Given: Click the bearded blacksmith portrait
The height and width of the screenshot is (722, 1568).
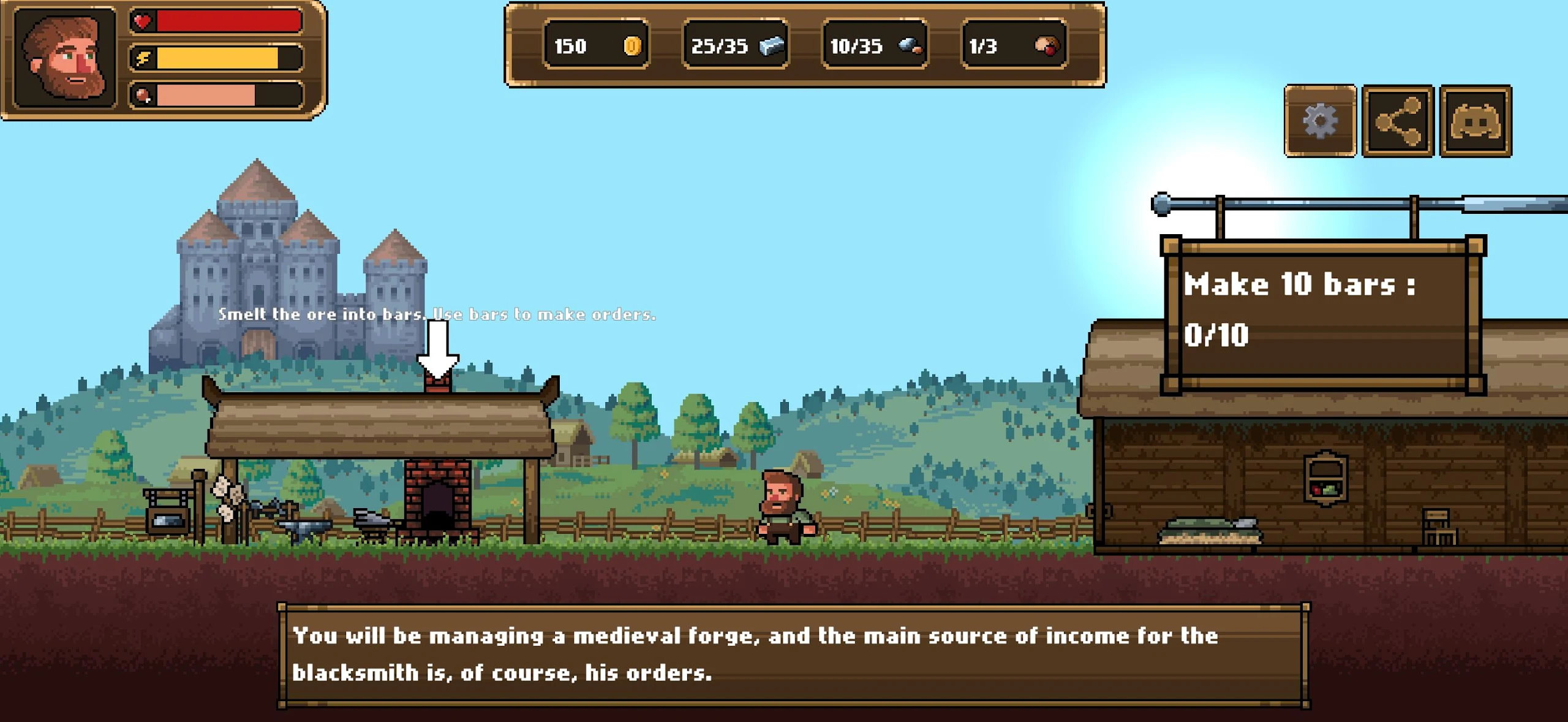Looking at the screenshot, I should pyautogui.click(x=65, y=57).
